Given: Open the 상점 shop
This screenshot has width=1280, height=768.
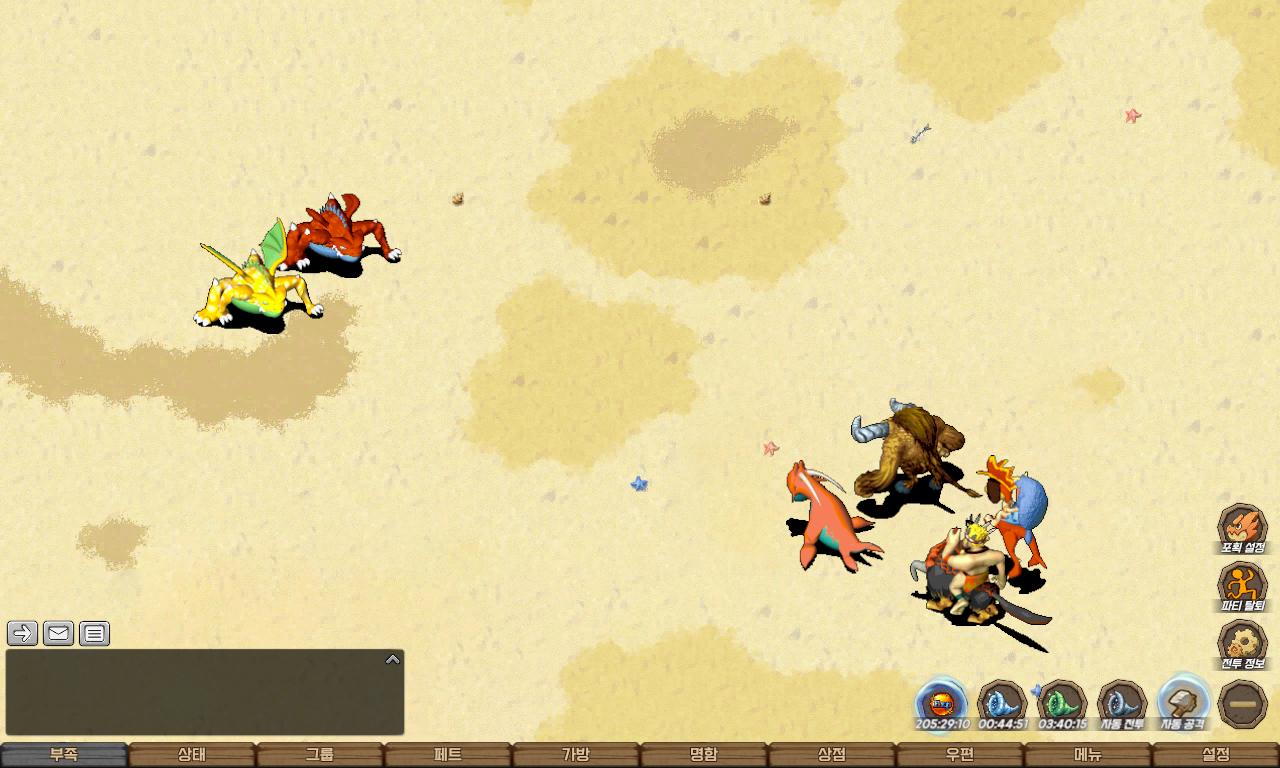Looking at the screenshot, I should (x=832, y=755).
